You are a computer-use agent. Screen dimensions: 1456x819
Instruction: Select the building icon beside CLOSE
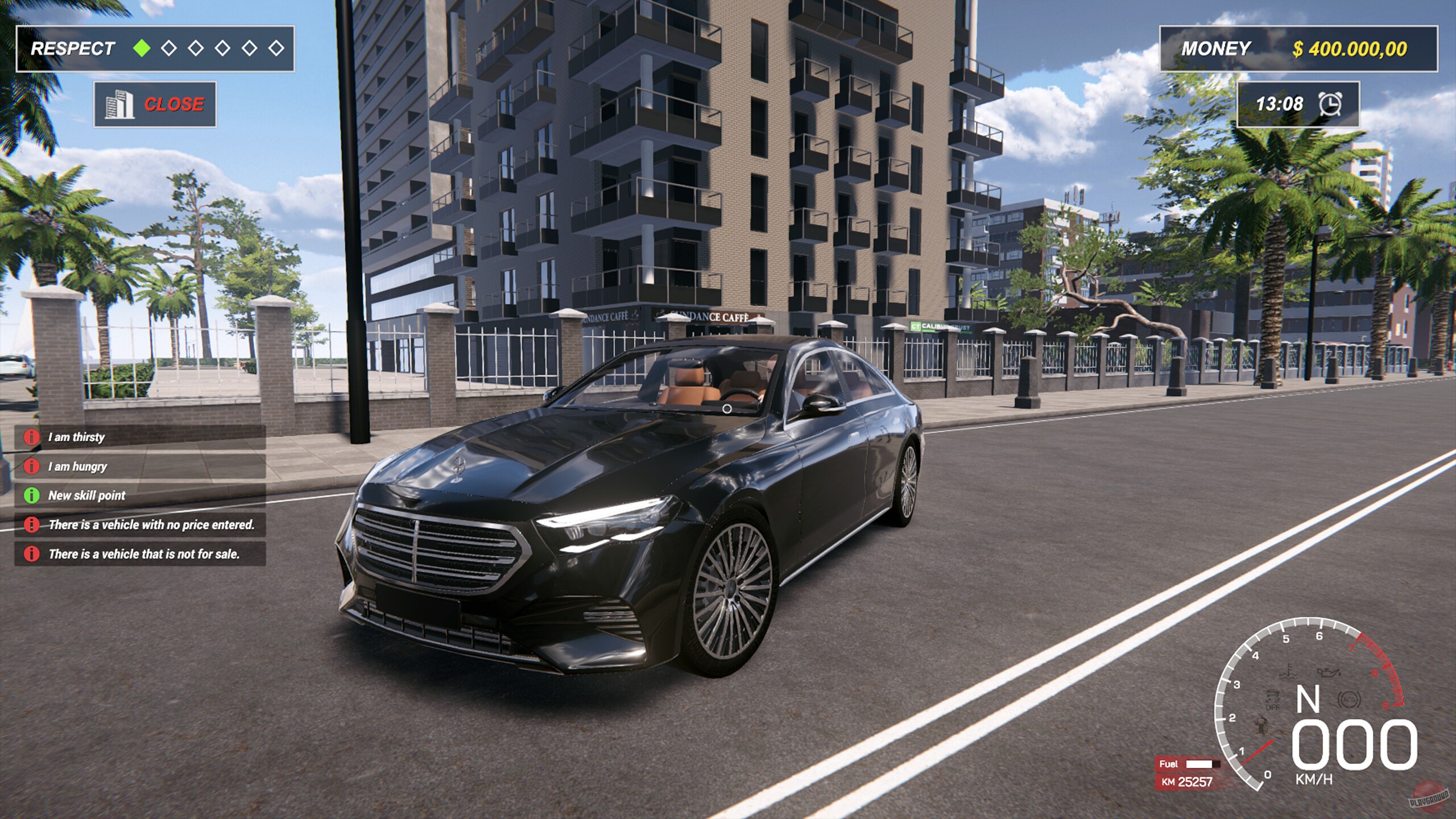pyautogui.click(x=119, y=104)
